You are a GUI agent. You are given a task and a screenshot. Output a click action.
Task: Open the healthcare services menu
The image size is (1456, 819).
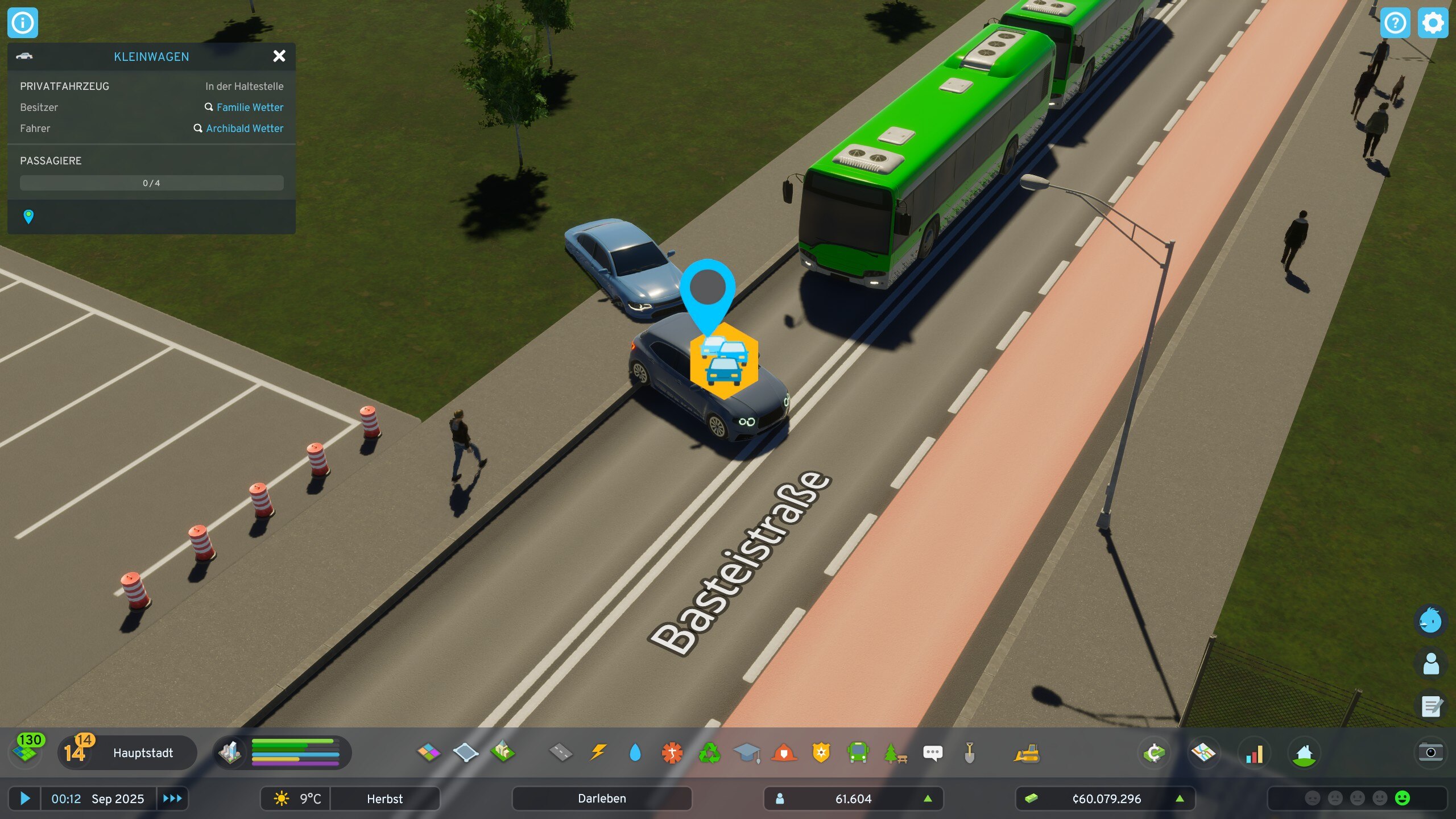click(x=673, y=752)
